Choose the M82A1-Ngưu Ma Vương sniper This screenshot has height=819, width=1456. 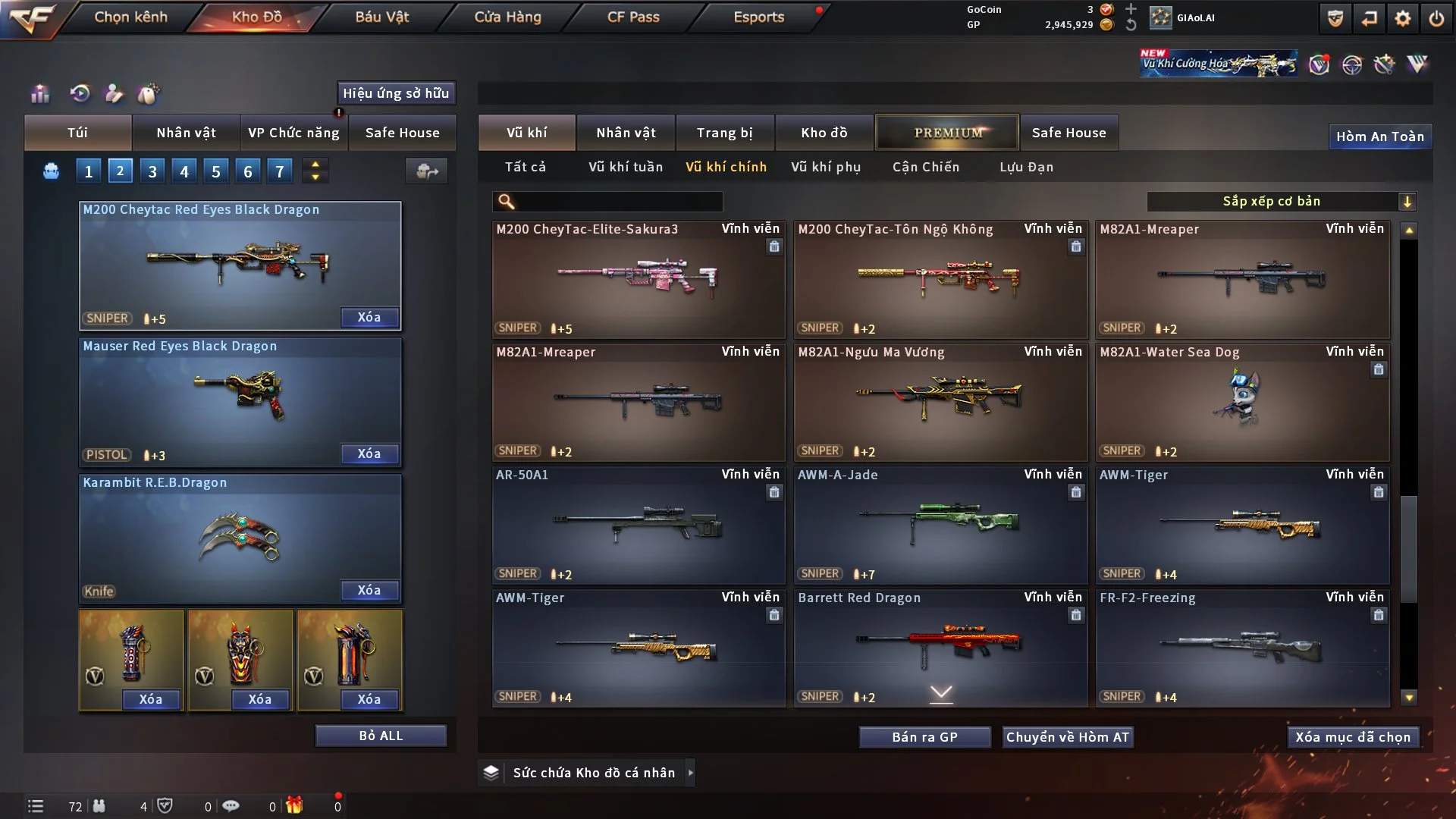(x=940, y=402)
